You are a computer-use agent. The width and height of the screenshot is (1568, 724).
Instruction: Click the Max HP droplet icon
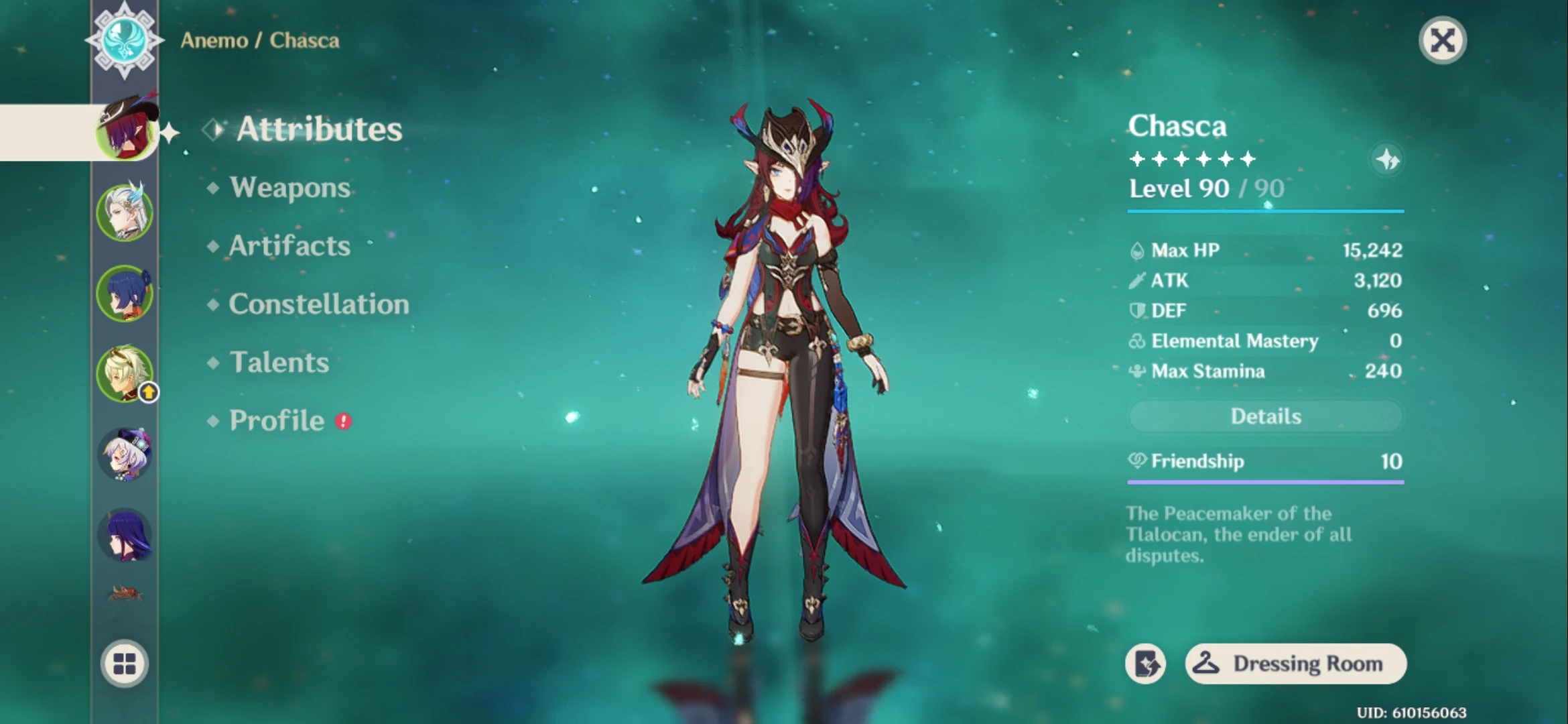(1138, 249)
